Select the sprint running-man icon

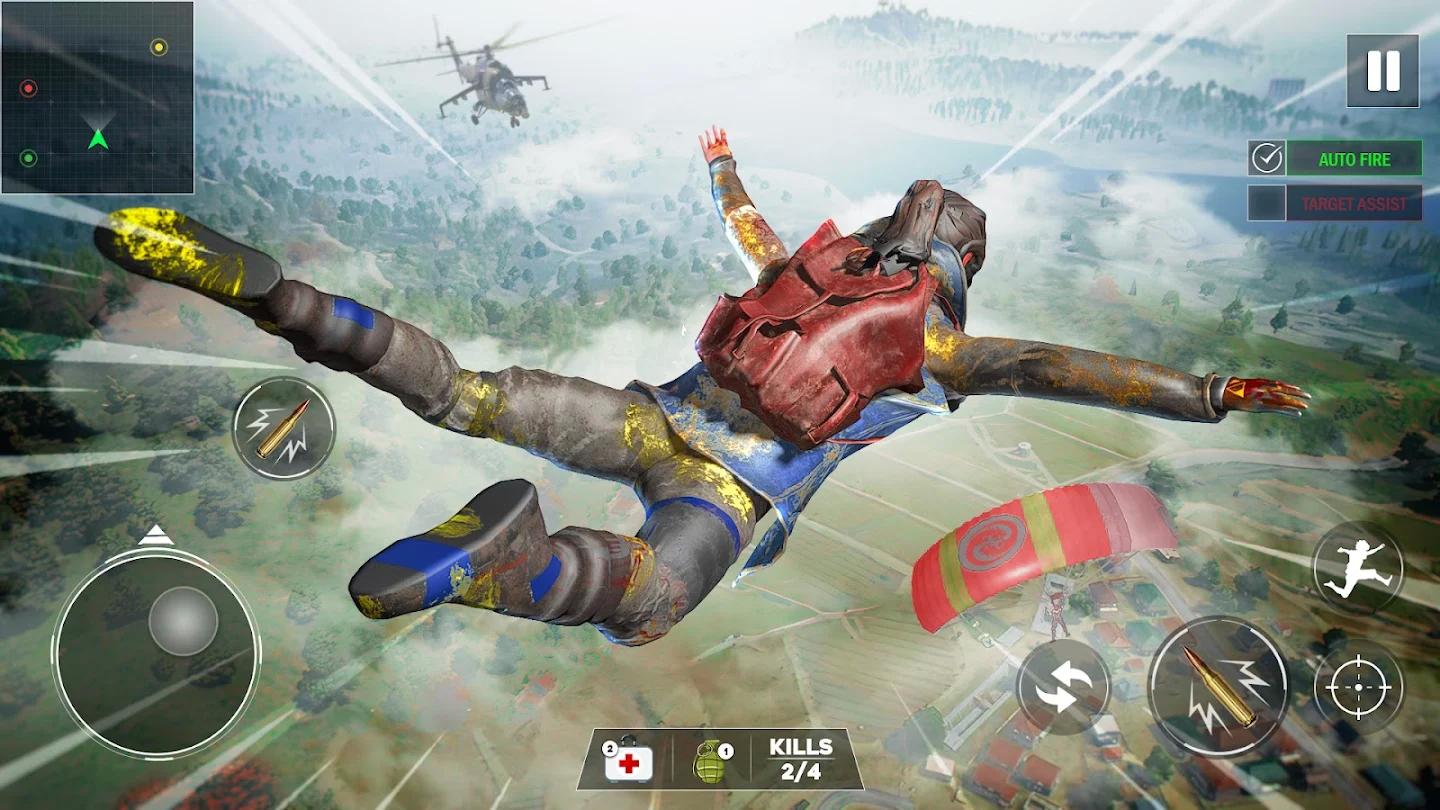tap(1357, 565)
